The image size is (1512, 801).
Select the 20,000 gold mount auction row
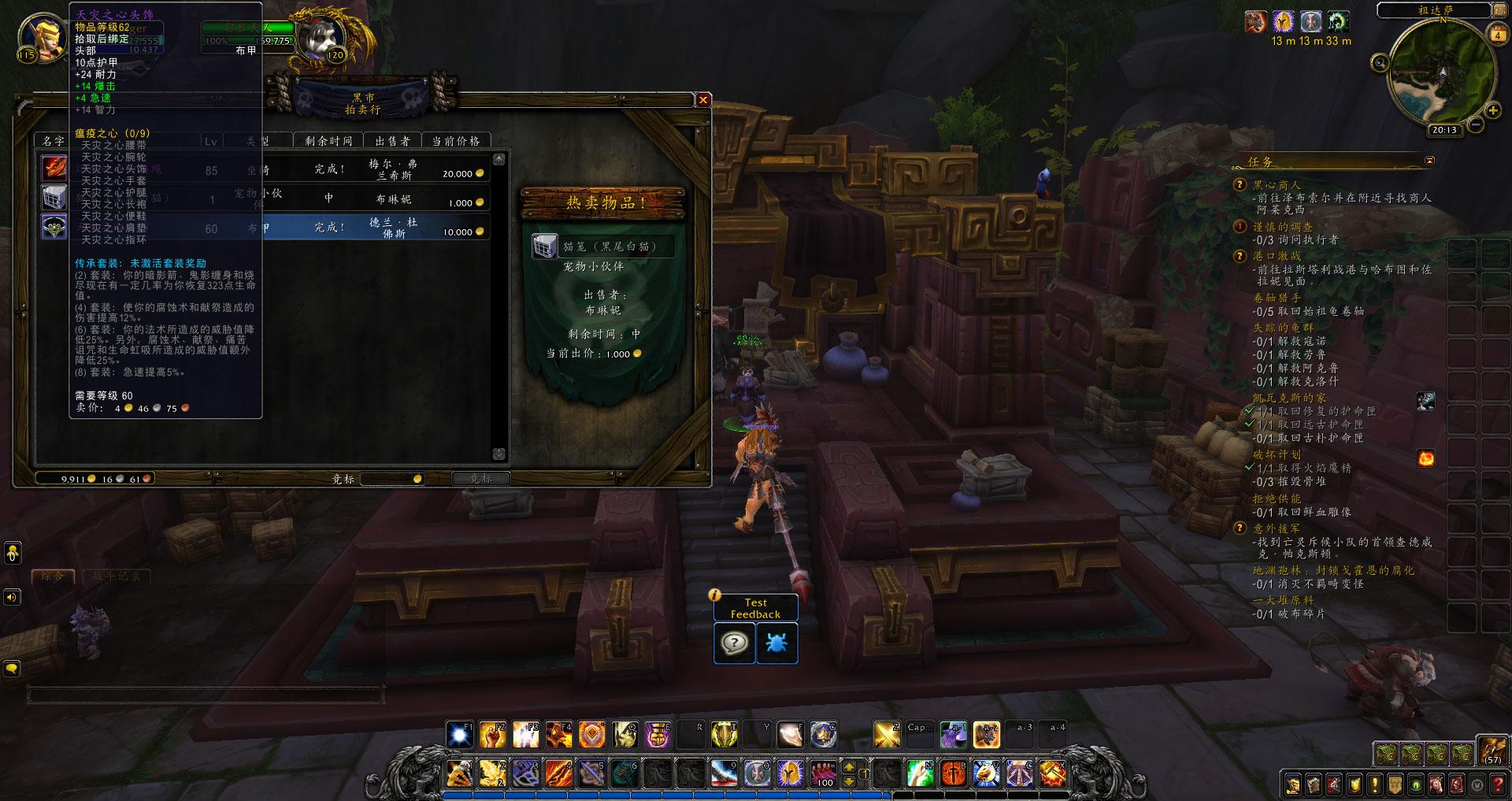pyautogui.click(x=378, y=169)
